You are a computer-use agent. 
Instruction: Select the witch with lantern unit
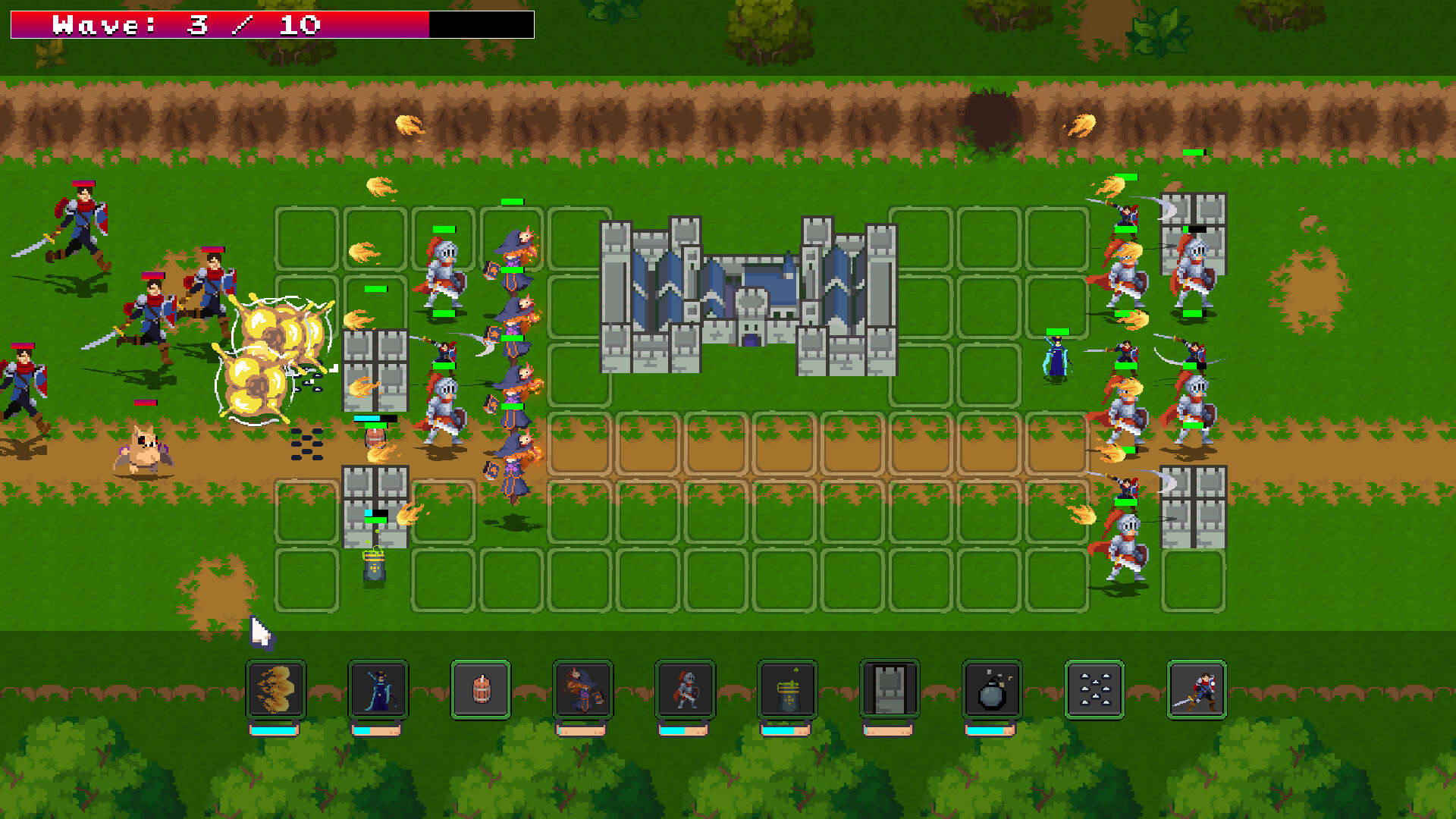click(x=584, y=690)
